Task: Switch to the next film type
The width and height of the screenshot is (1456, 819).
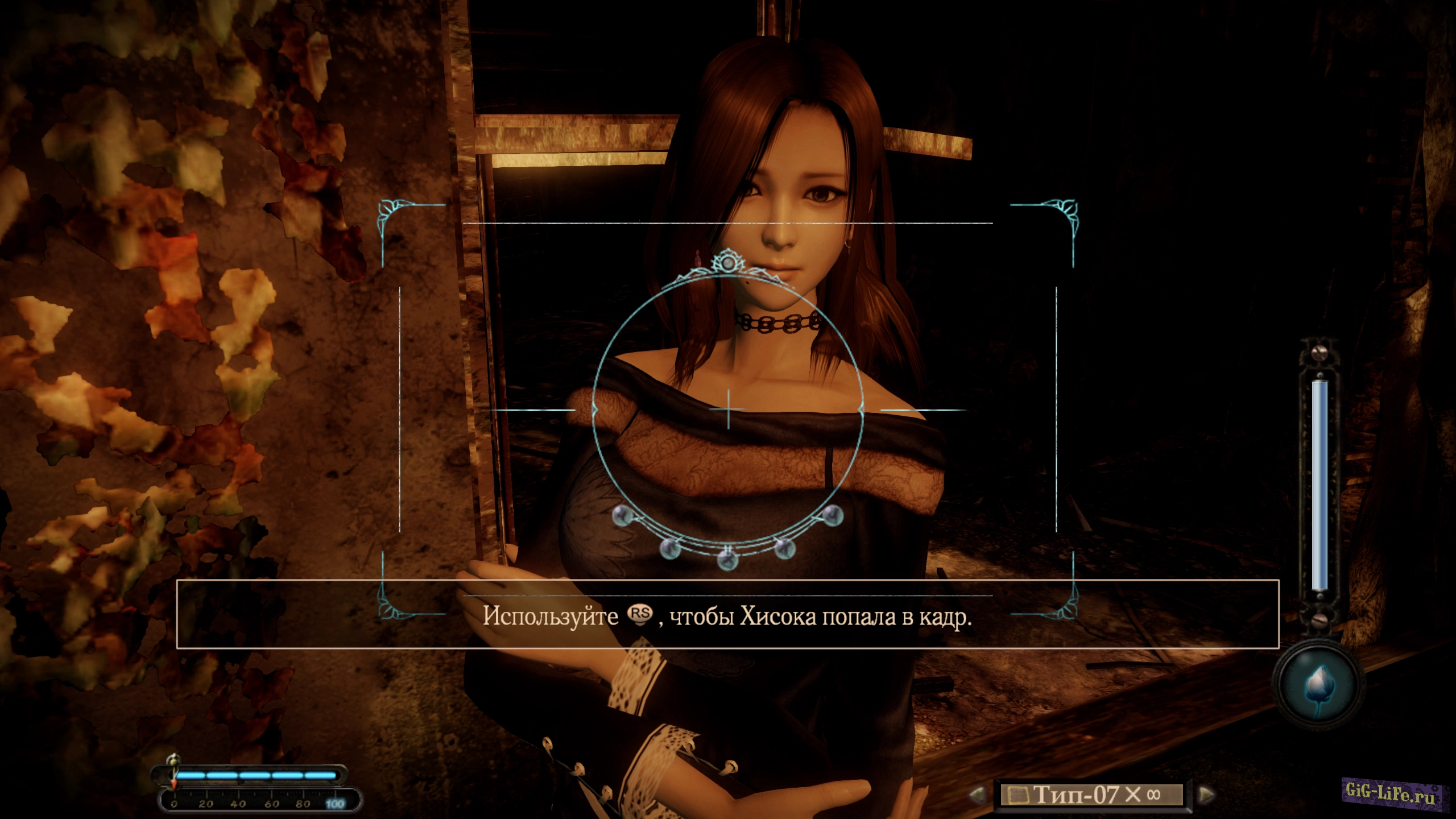Action: click(x=1206, y=794)
